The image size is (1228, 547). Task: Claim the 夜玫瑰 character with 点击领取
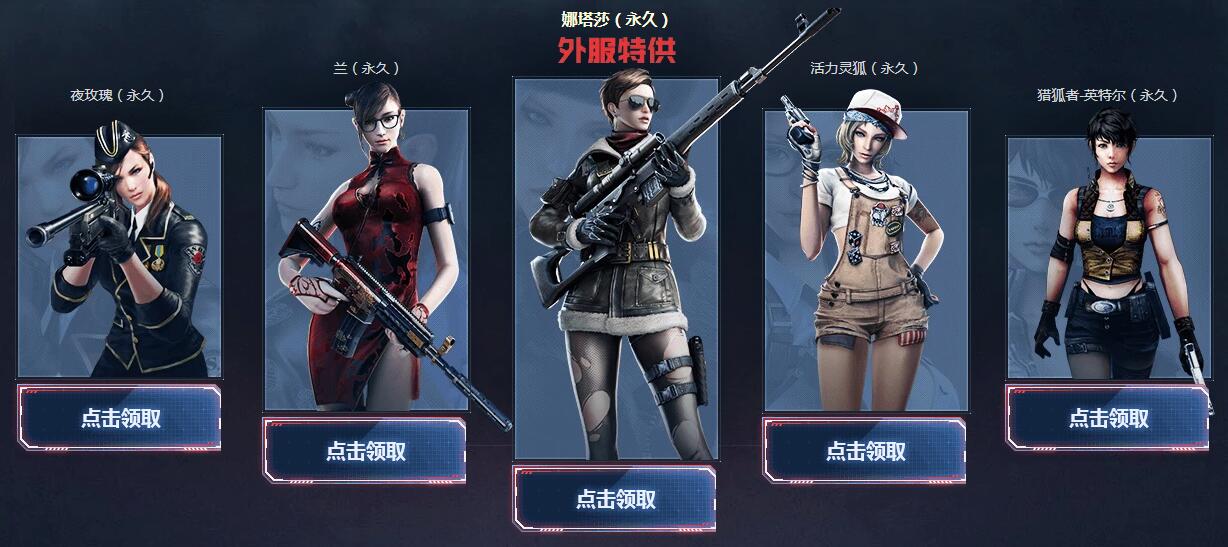click(x=120, y=418)
